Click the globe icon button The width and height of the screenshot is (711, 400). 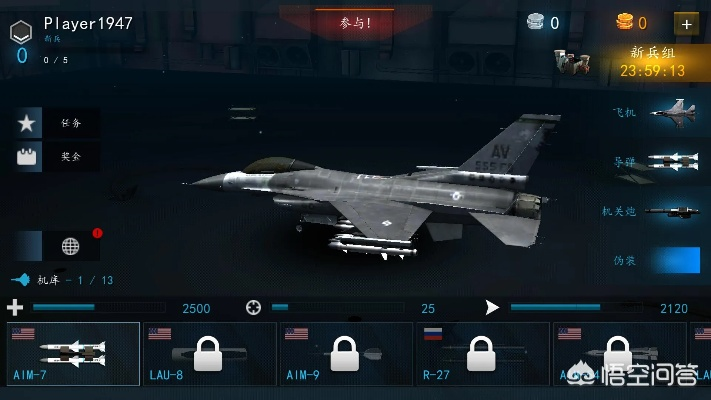pos(70,246)
